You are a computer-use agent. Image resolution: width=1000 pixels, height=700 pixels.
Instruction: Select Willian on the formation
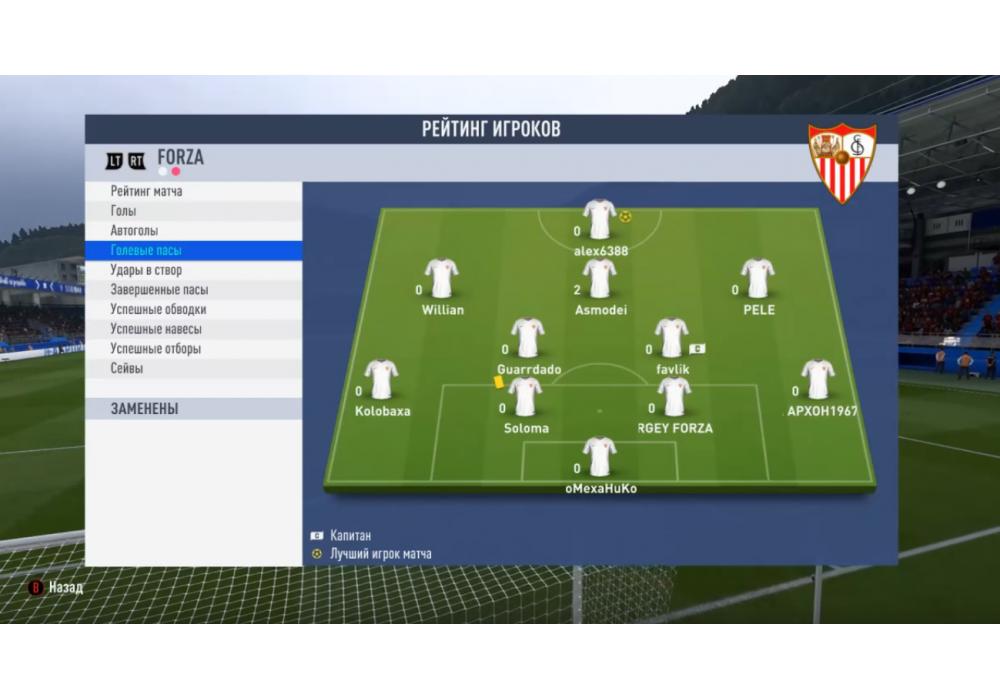tap(441, 278)
